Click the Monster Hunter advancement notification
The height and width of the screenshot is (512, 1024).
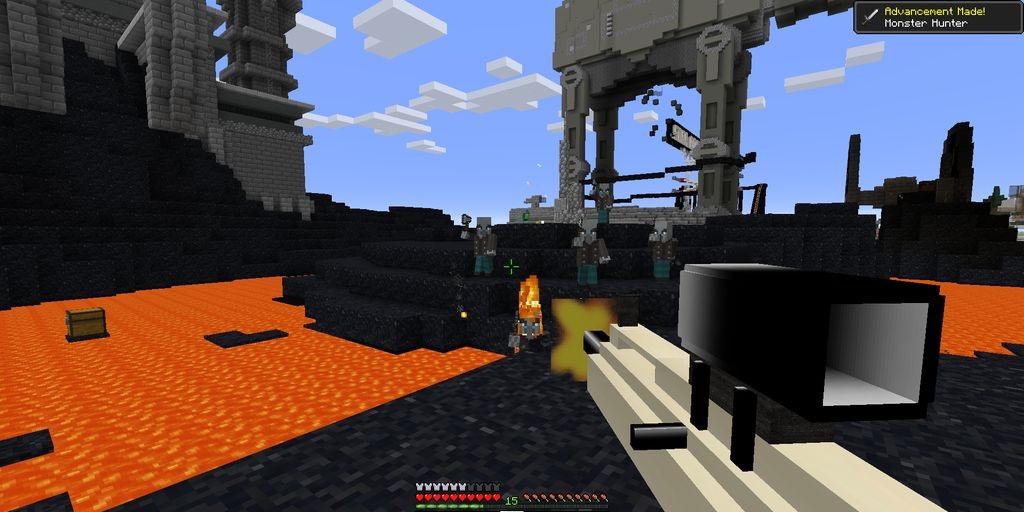coord(937,17)
